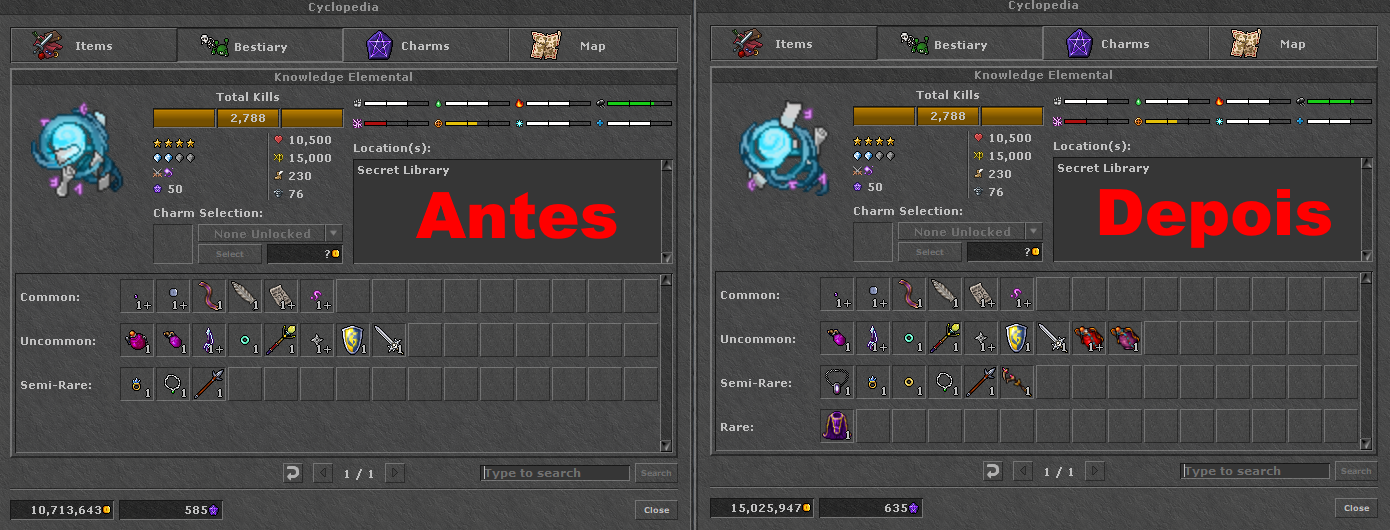Select the purple cape in the Rare row
1390x530 pixels.
point(837,427)
